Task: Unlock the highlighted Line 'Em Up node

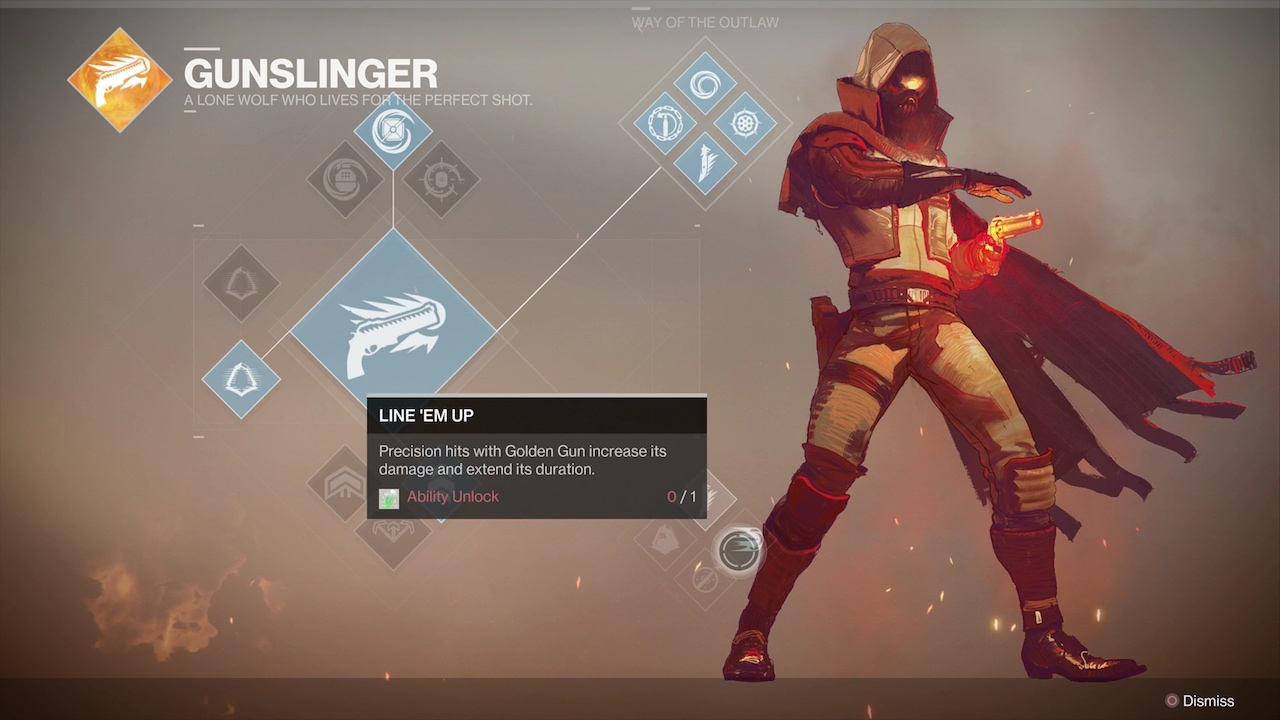Action: coord(739,550)
